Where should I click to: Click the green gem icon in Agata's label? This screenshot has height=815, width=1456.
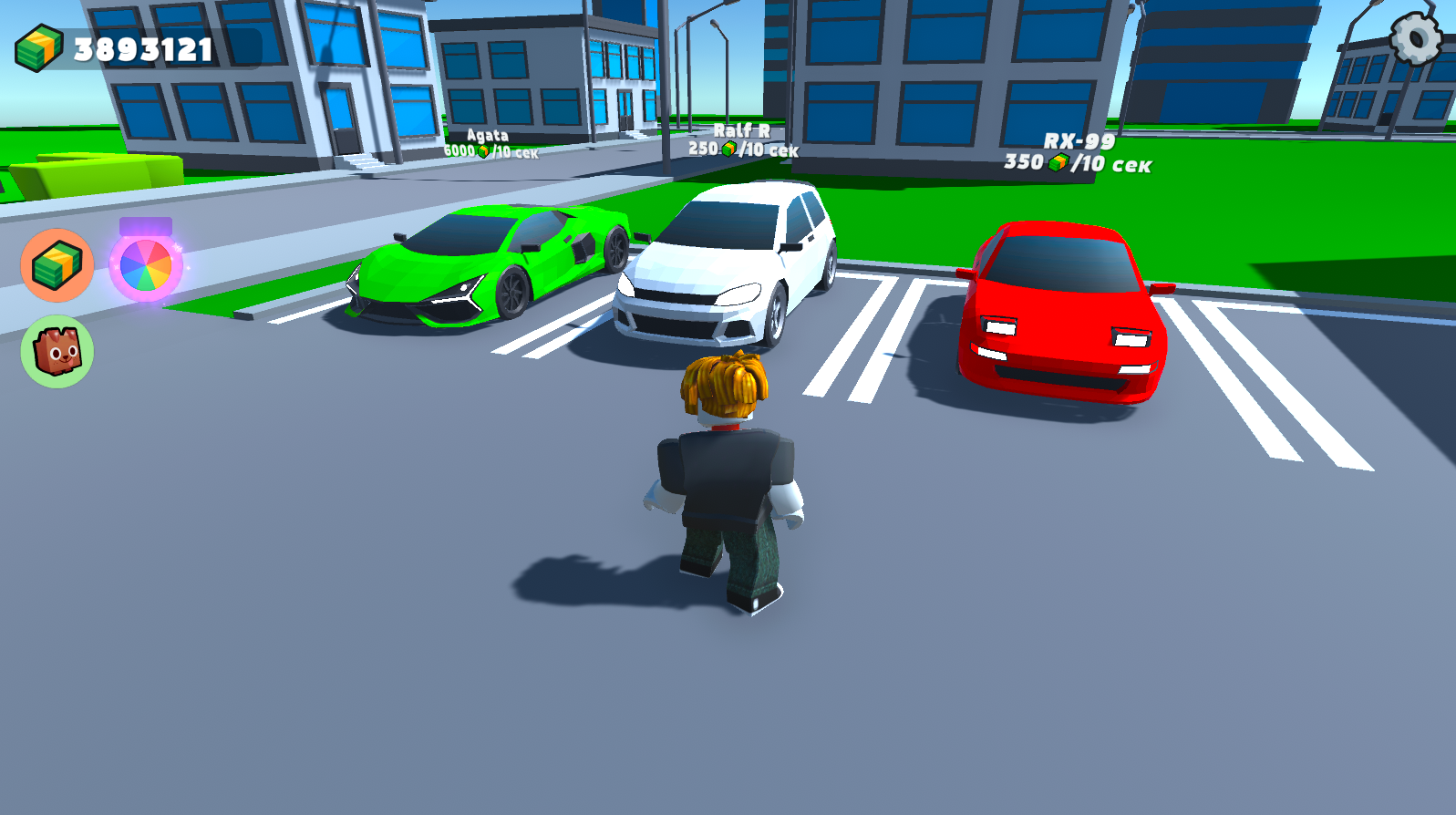click(x=484, y=151)
